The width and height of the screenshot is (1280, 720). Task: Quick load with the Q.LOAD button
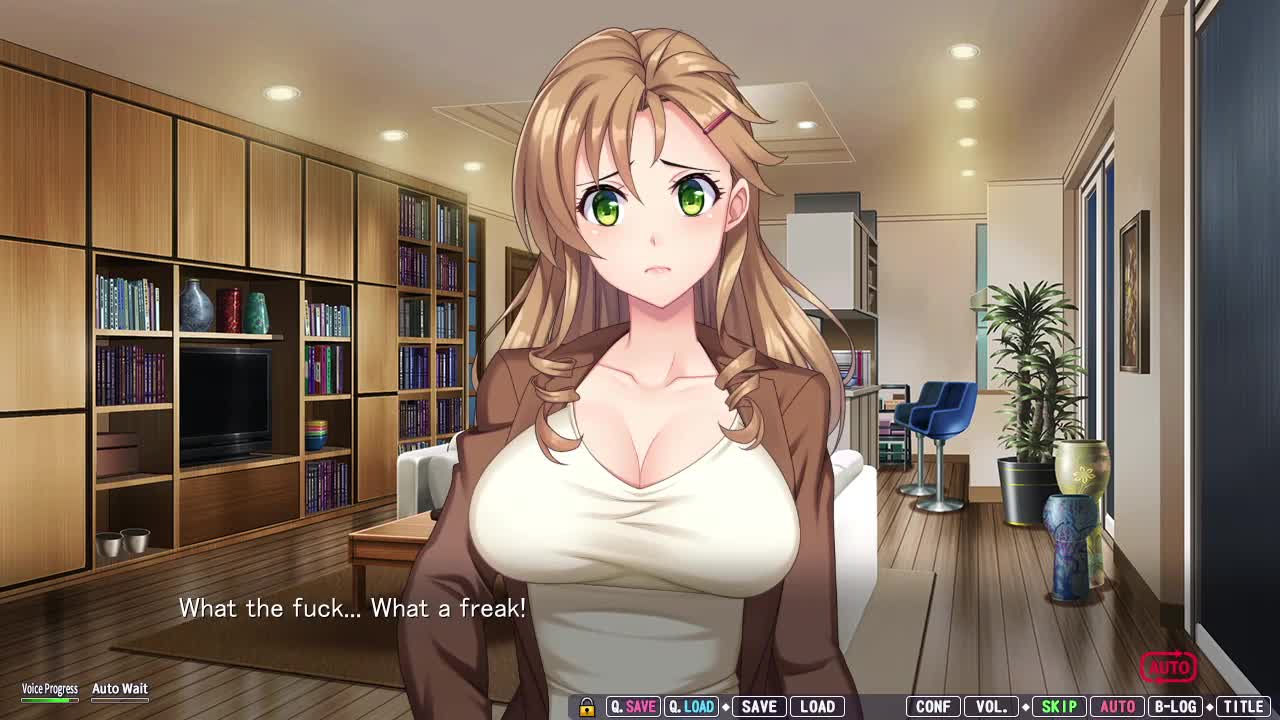[x=691, y=706]
